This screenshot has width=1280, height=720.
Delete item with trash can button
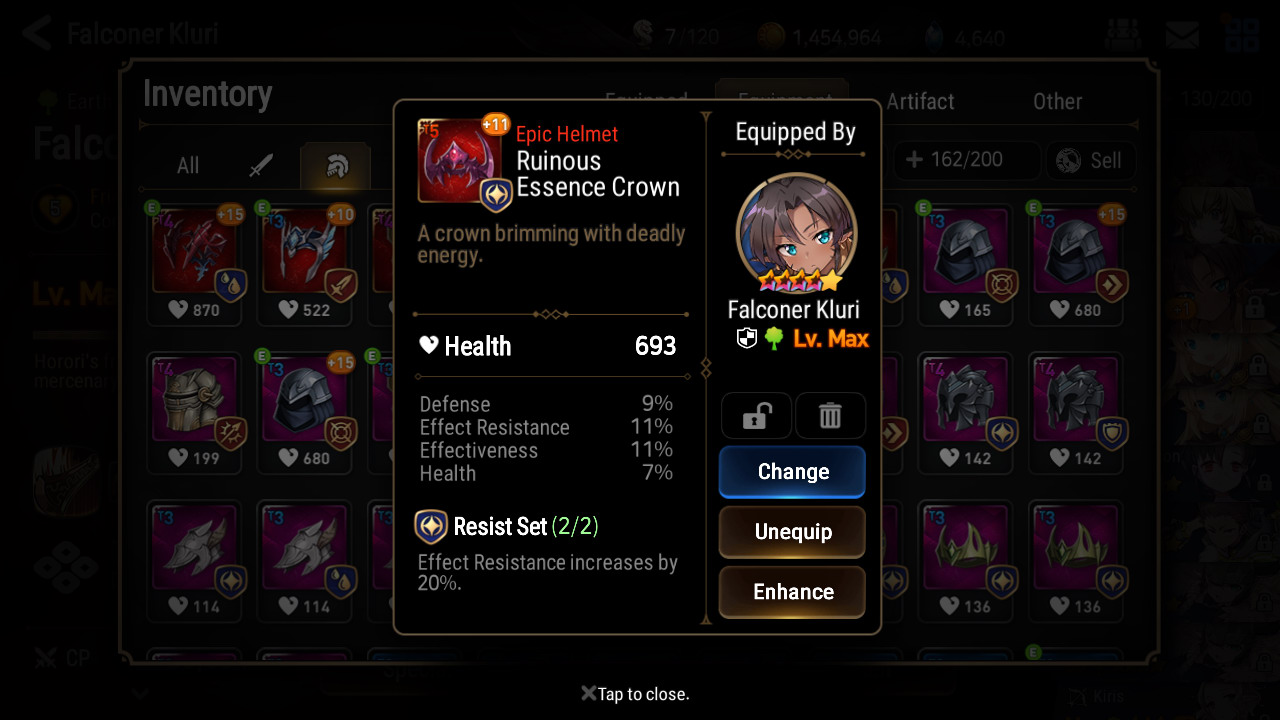pos(830,416)
